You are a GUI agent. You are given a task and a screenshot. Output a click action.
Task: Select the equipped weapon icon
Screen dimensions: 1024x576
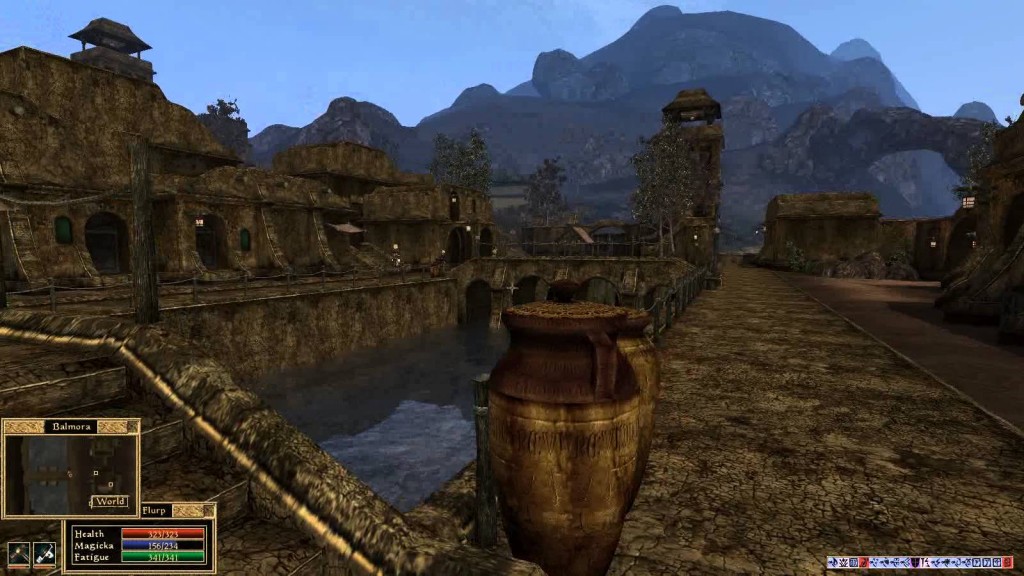pyautogui.click(x=18, y=554)
